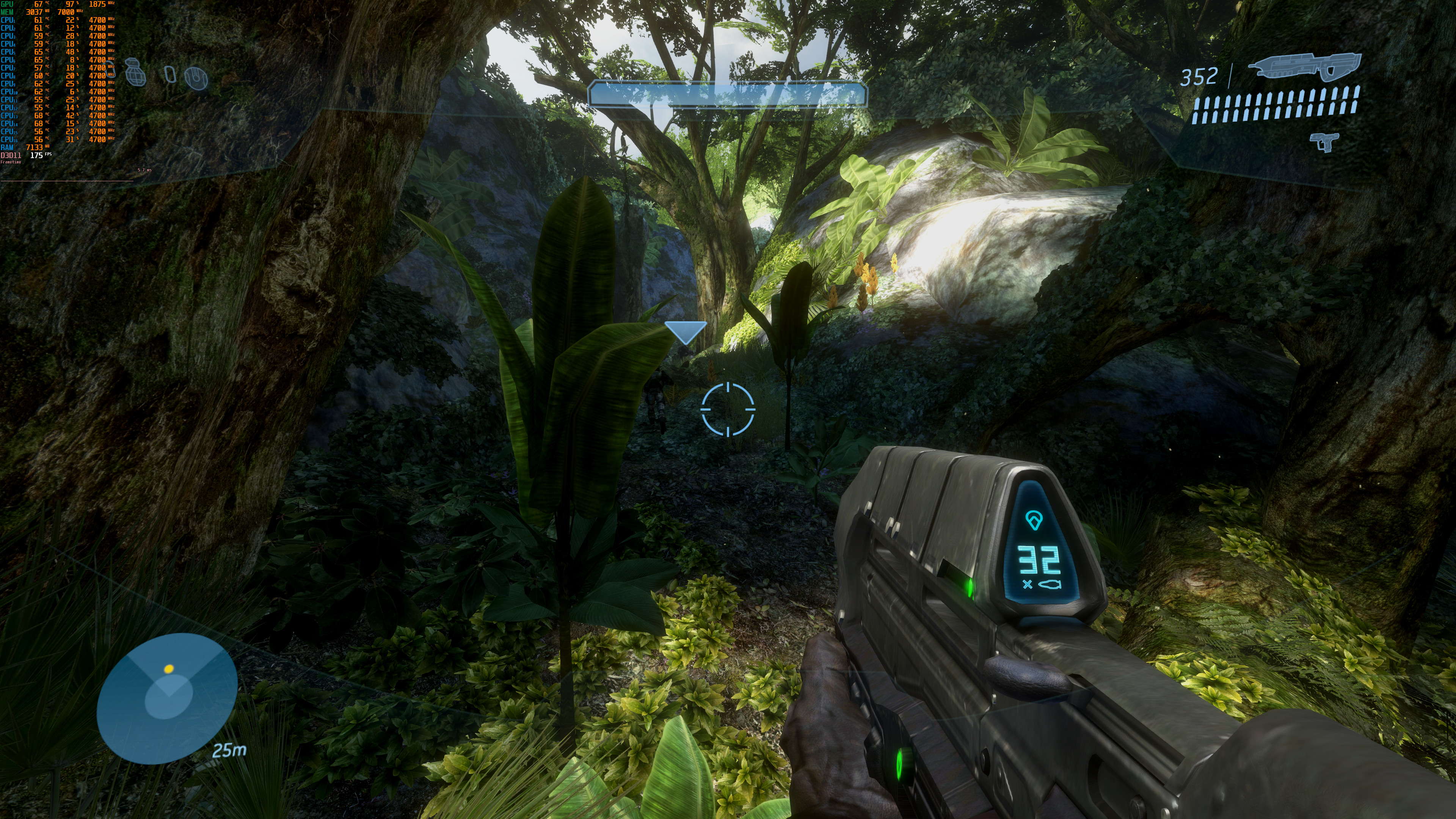
Task: Switch to the magnum pistol icon
Action: (x=1324, y=141)
